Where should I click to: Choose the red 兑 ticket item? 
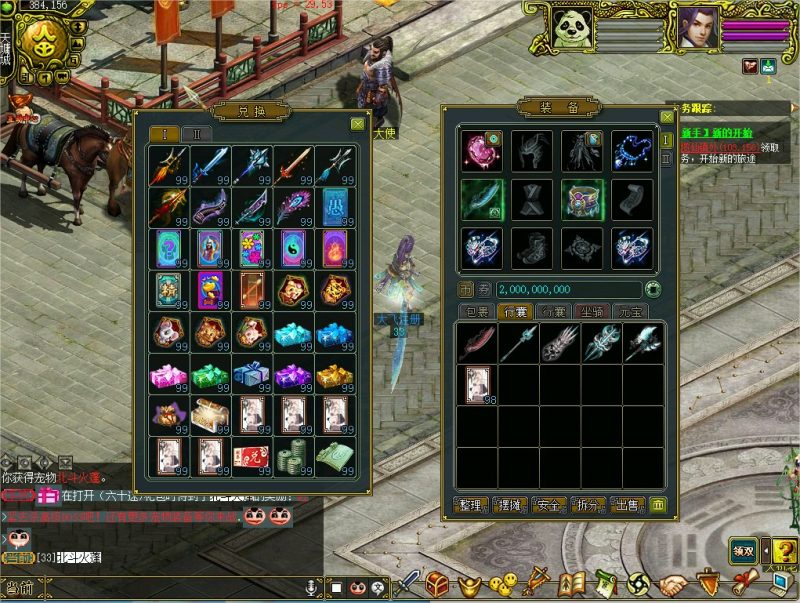coord(250,456)
